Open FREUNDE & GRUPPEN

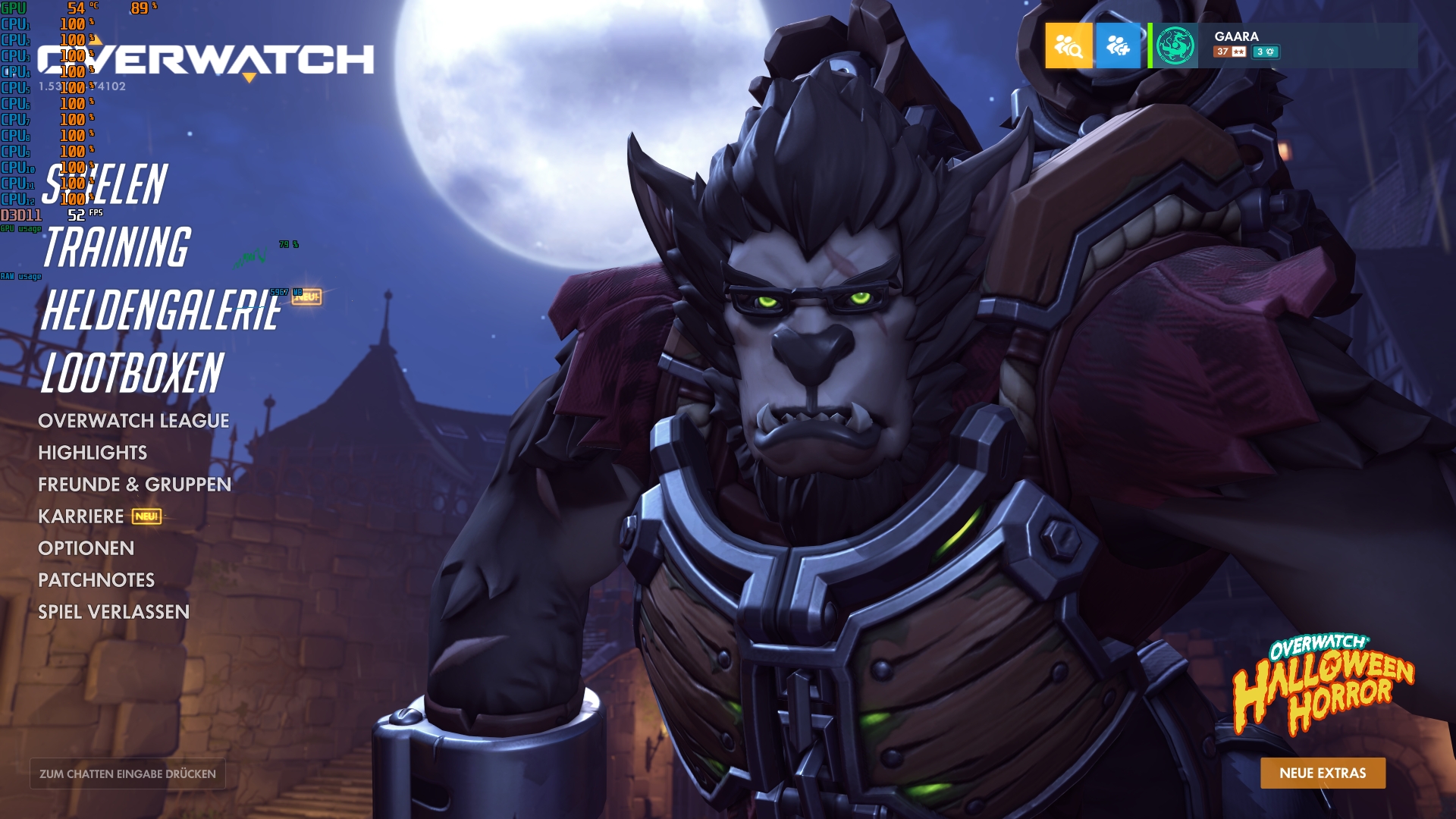click(x=136, y=484)
